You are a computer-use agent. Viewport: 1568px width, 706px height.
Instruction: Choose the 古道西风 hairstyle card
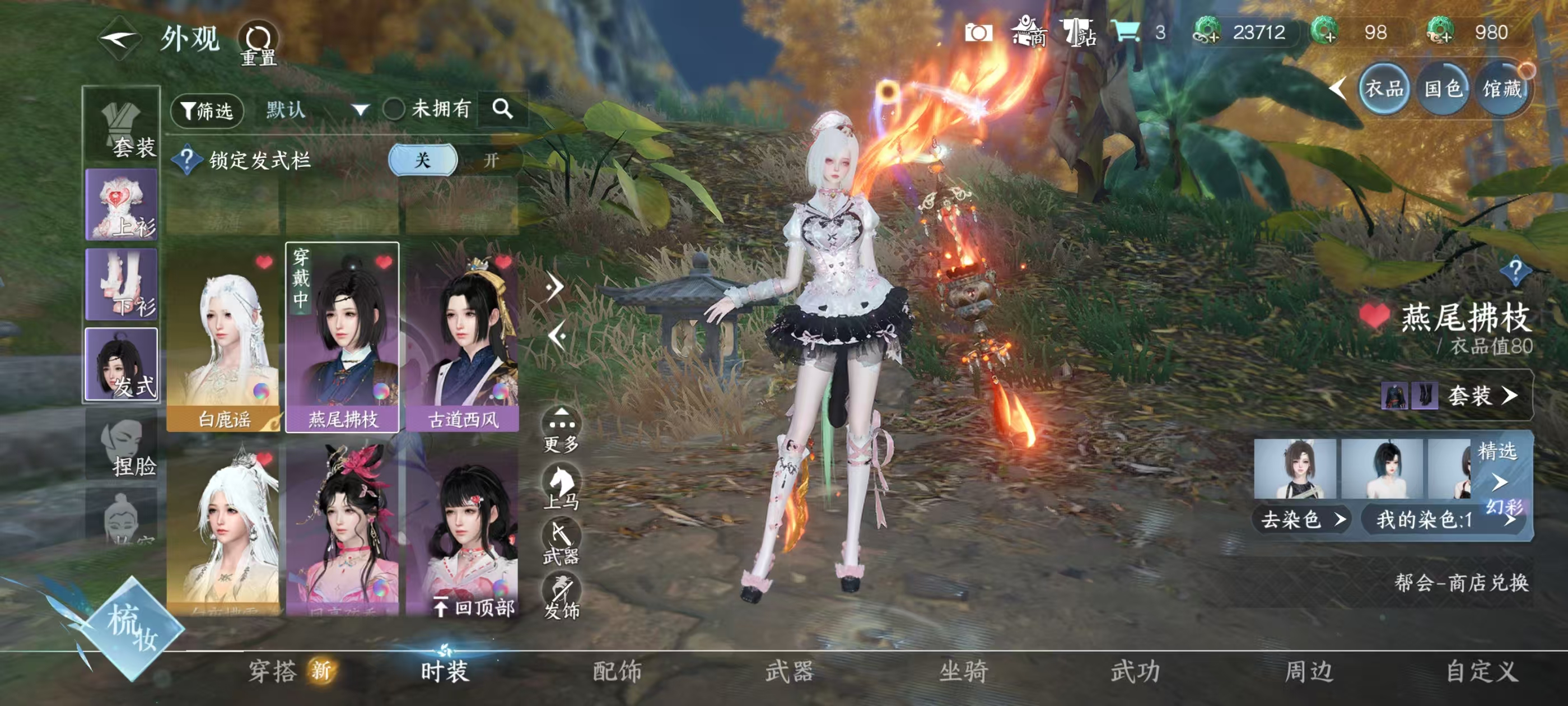pos(463,338)
